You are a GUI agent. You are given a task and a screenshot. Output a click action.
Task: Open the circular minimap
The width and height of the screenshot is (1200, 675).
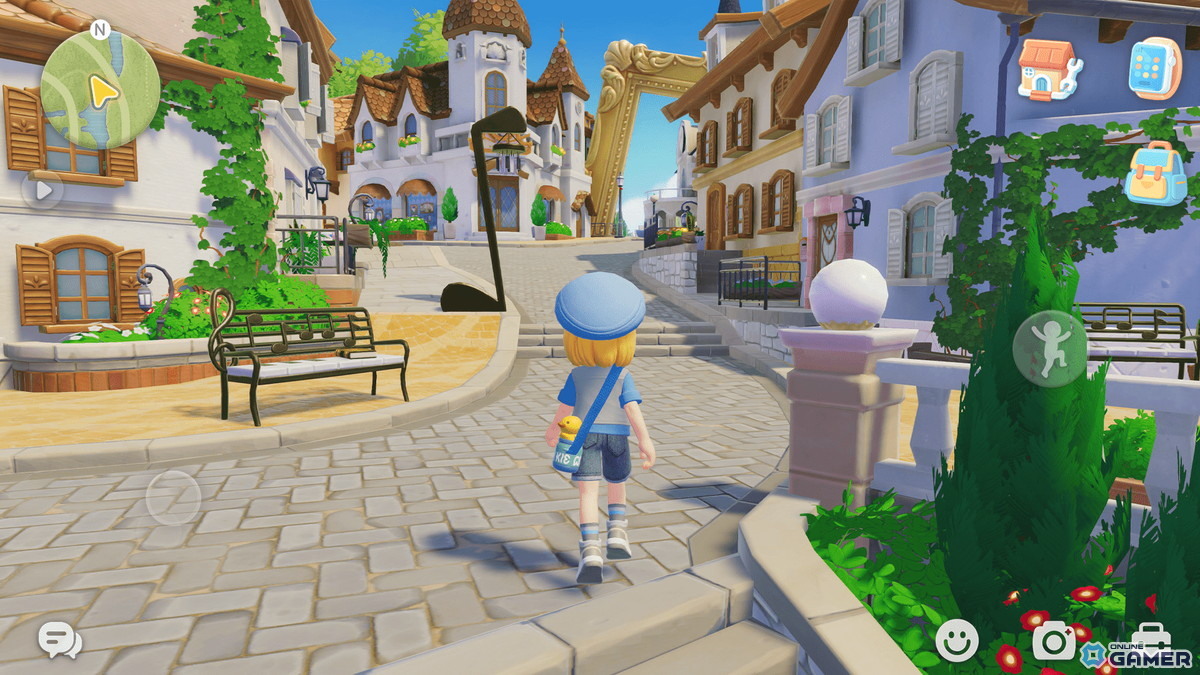(x=100, y=90)
